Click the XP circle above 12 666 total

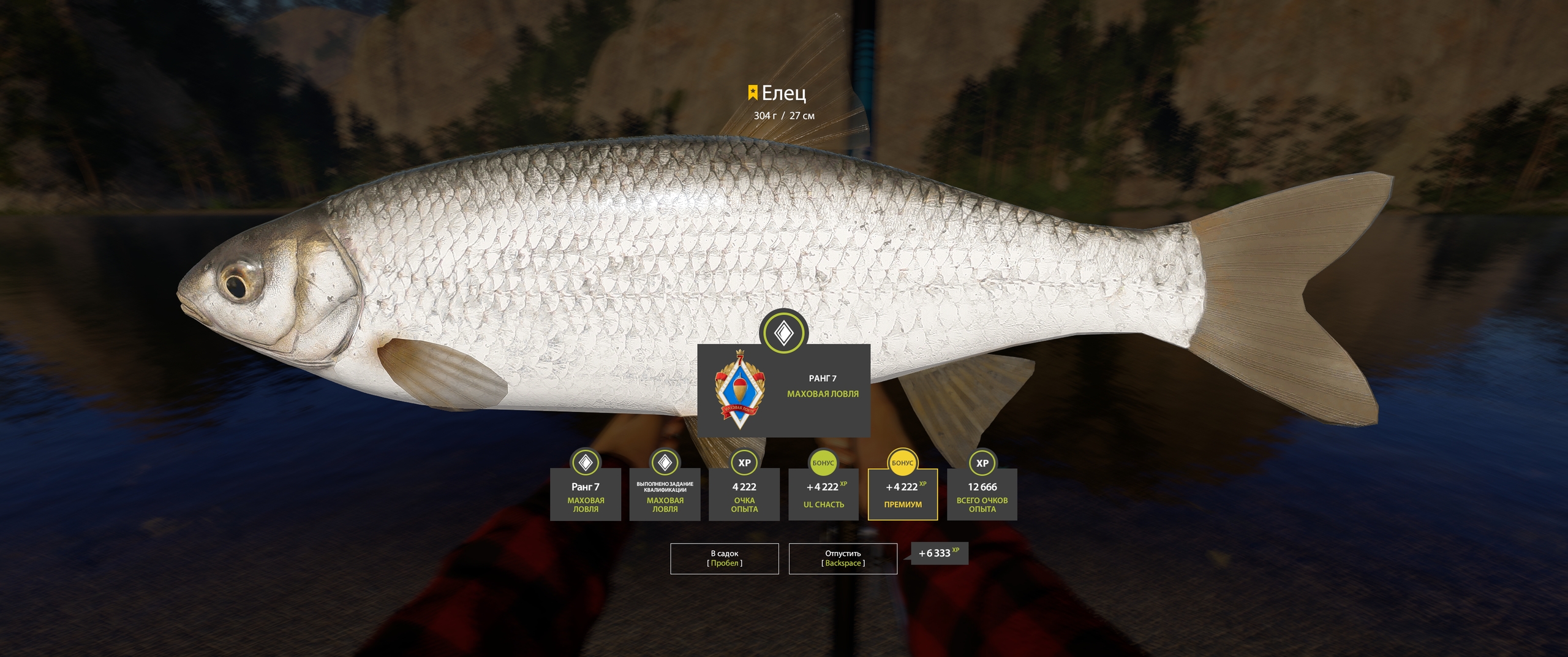point(982,464)
